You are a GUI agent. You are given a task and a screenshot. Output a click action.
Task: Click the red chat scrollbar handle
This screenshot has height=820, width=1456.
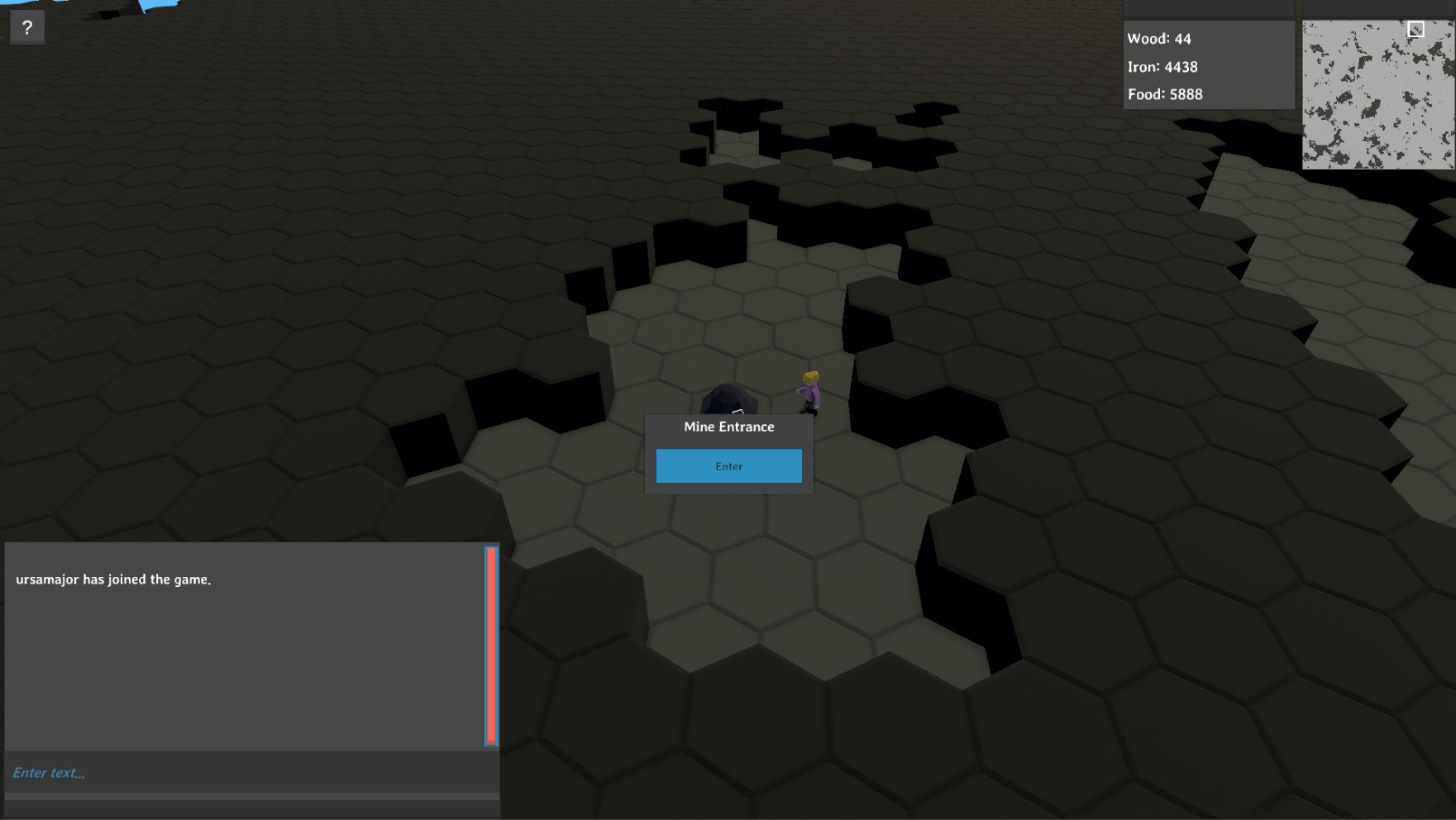[492, 645]
